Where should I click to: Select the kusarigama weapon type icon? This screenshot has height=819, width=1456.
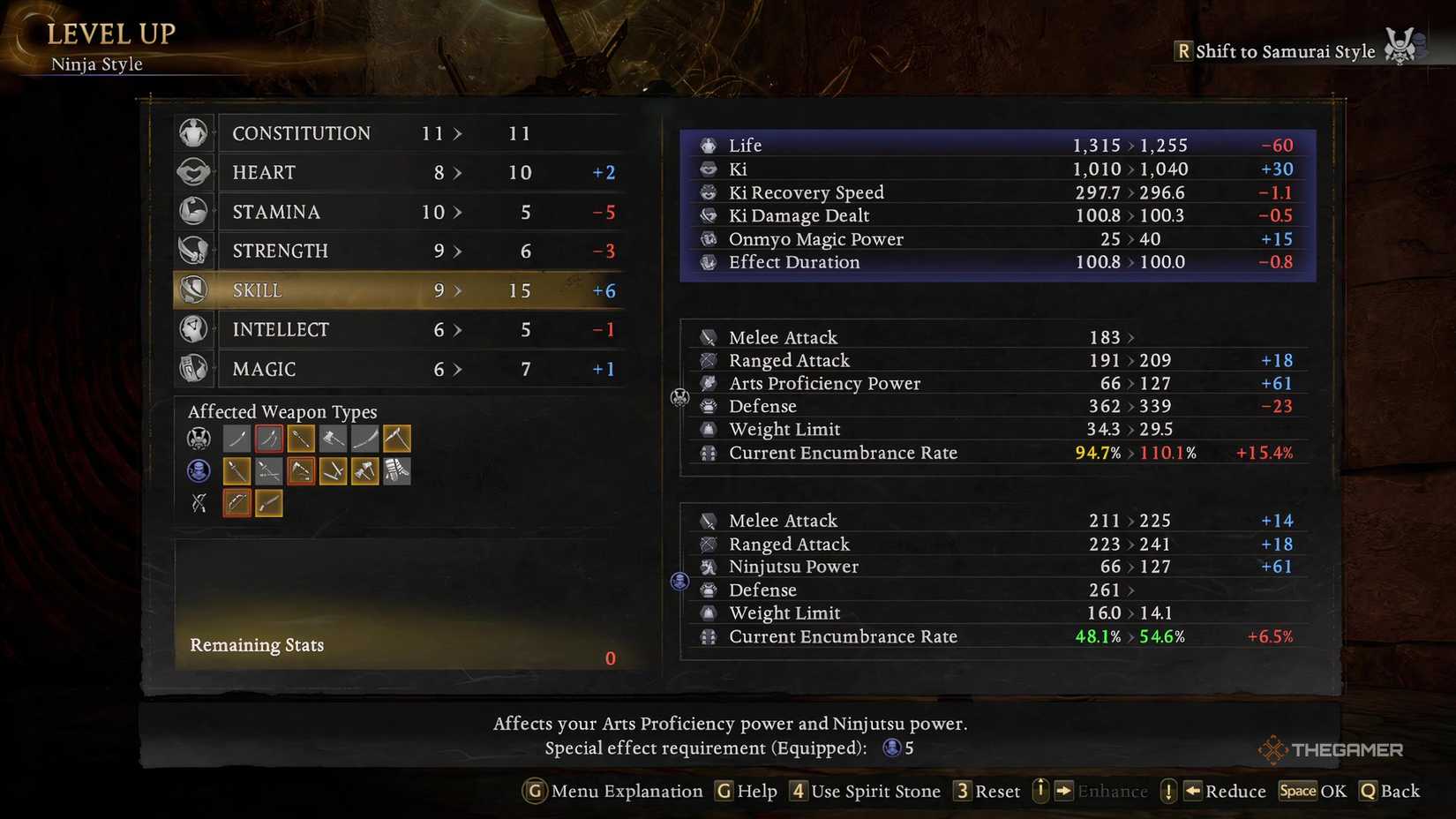(x=397, y=438)
